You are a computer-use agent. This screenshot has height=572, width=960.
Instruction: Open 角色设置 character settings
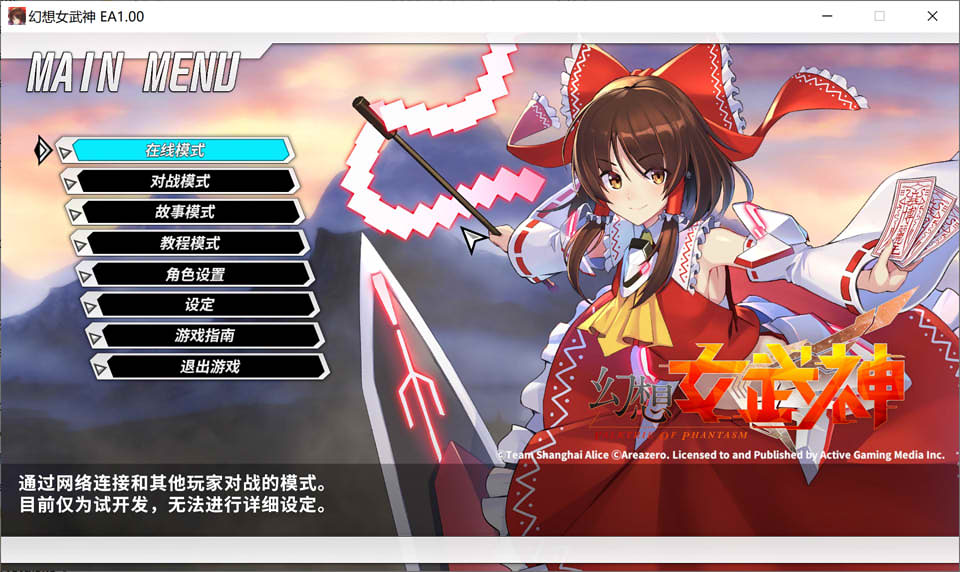click(195, 274)
